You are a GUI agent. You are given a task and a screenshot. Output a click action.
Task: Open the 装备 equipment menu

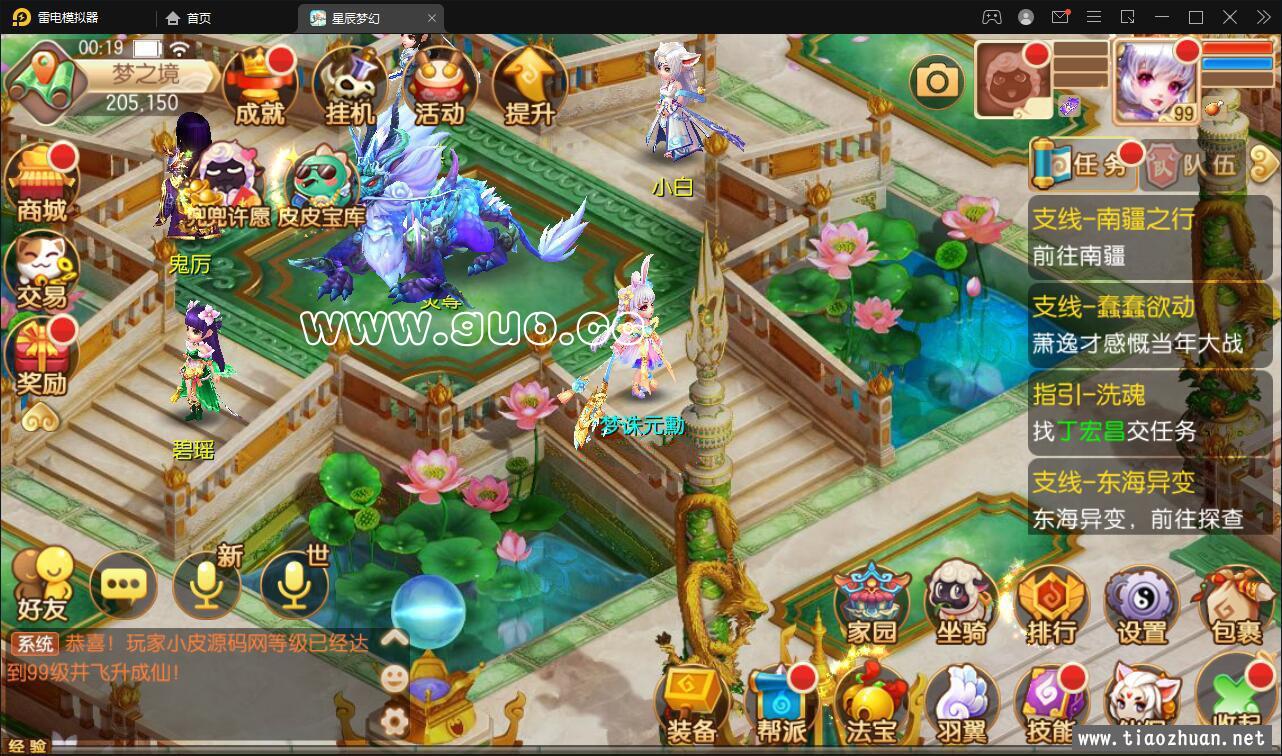coord(692,705)
